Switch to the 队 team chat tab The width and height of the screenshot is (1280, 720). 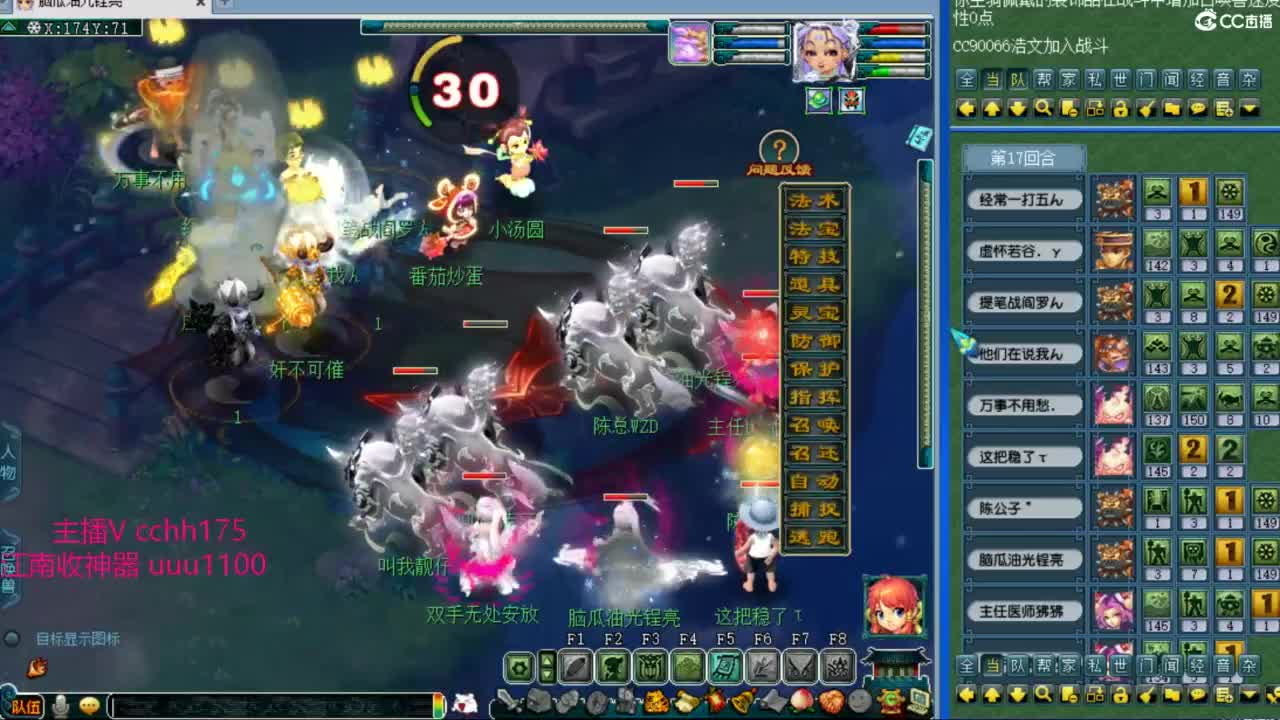[1018, 78]
